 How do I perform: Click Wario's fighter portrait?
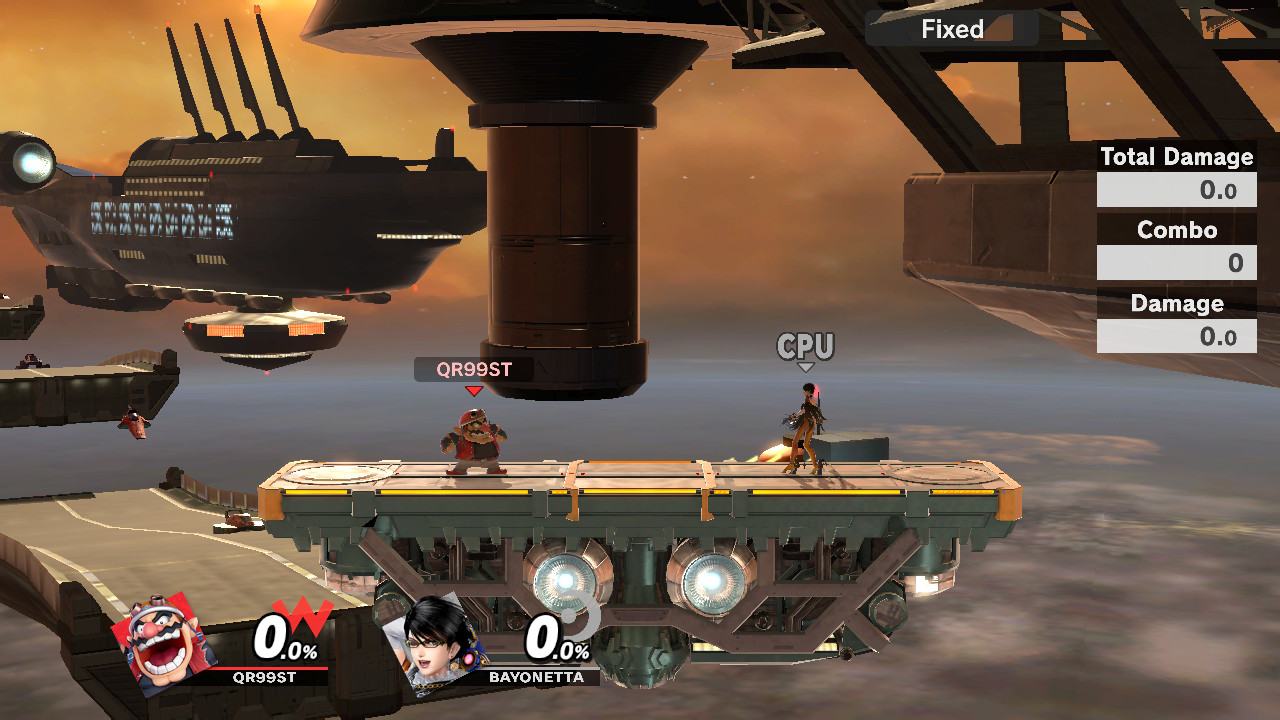coord(164,643)
